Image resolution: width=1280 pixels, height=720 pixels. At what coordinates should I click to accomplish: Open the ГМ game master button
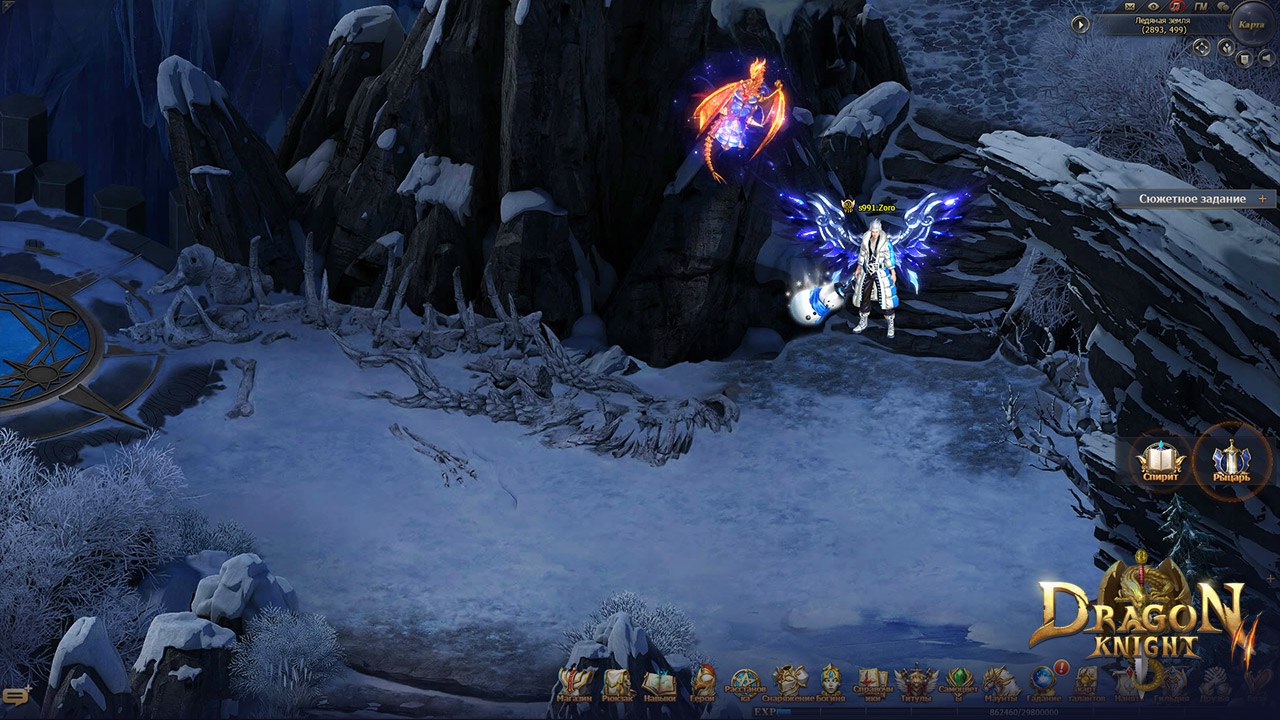[x=1201, y=7]
